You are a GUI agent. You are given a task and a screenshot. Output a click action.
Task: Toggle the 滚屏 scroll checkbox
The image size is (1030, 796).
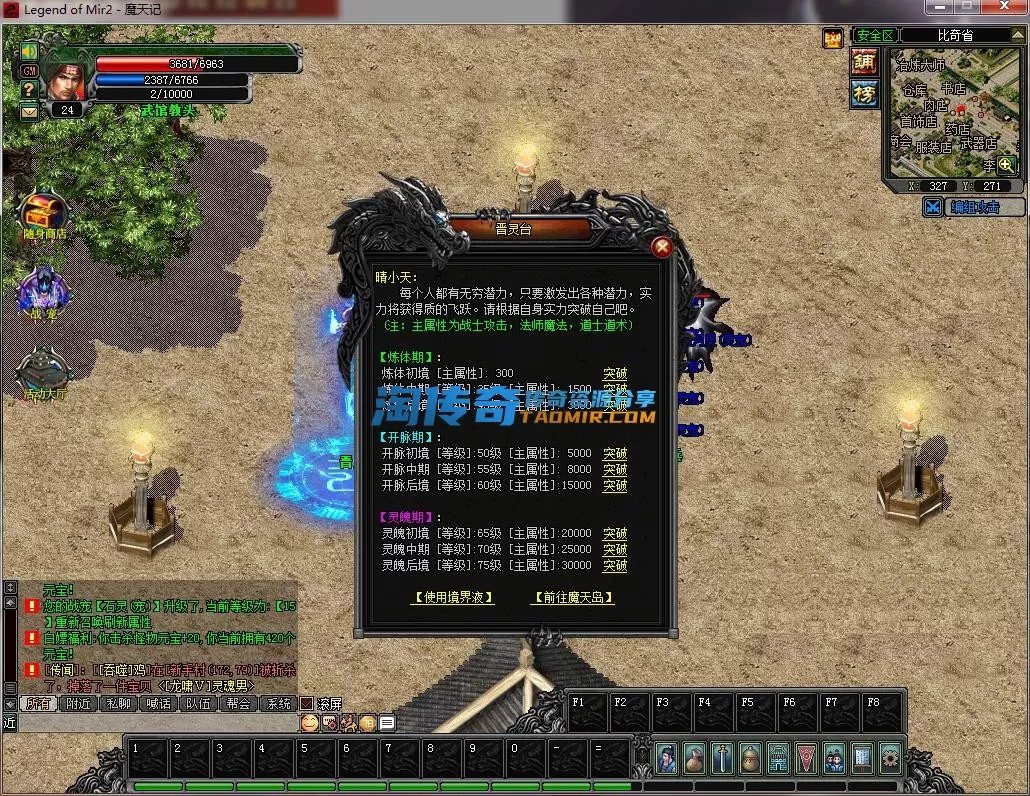pos(307,703)
